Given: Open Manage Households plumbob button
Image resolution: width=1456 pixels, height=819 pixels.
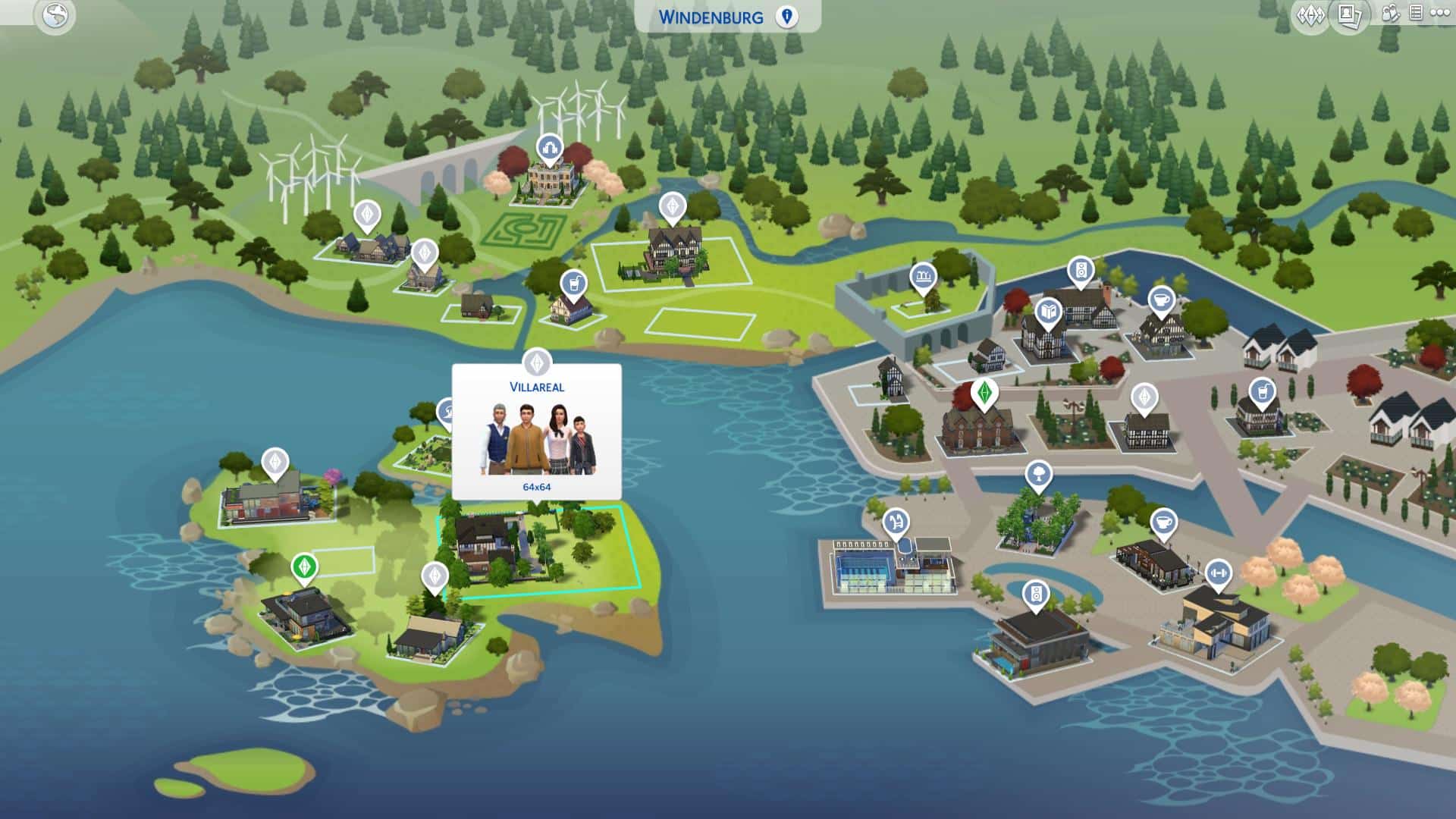Looking at the screenshot, I should (1310, 15).
